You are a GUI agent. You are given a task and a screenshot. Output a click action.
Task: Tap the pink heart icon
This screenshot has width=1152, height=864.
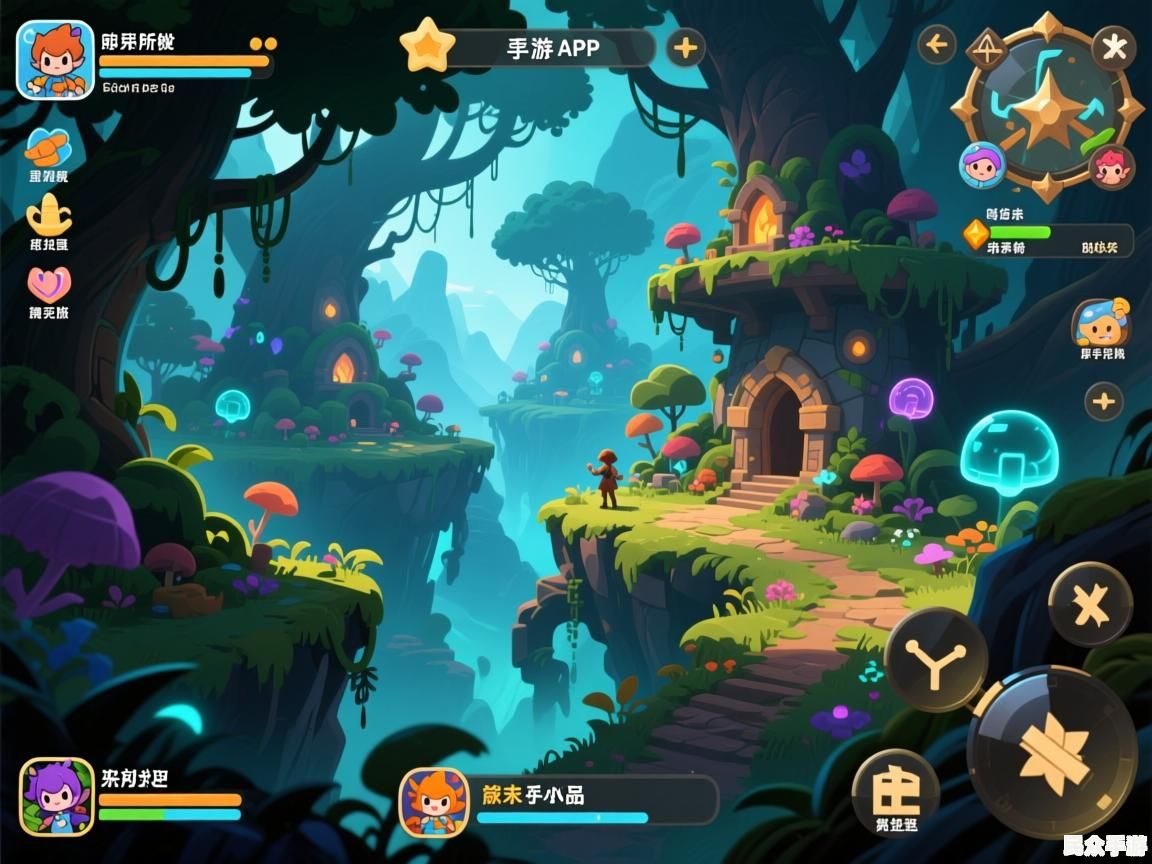[48, 285]
